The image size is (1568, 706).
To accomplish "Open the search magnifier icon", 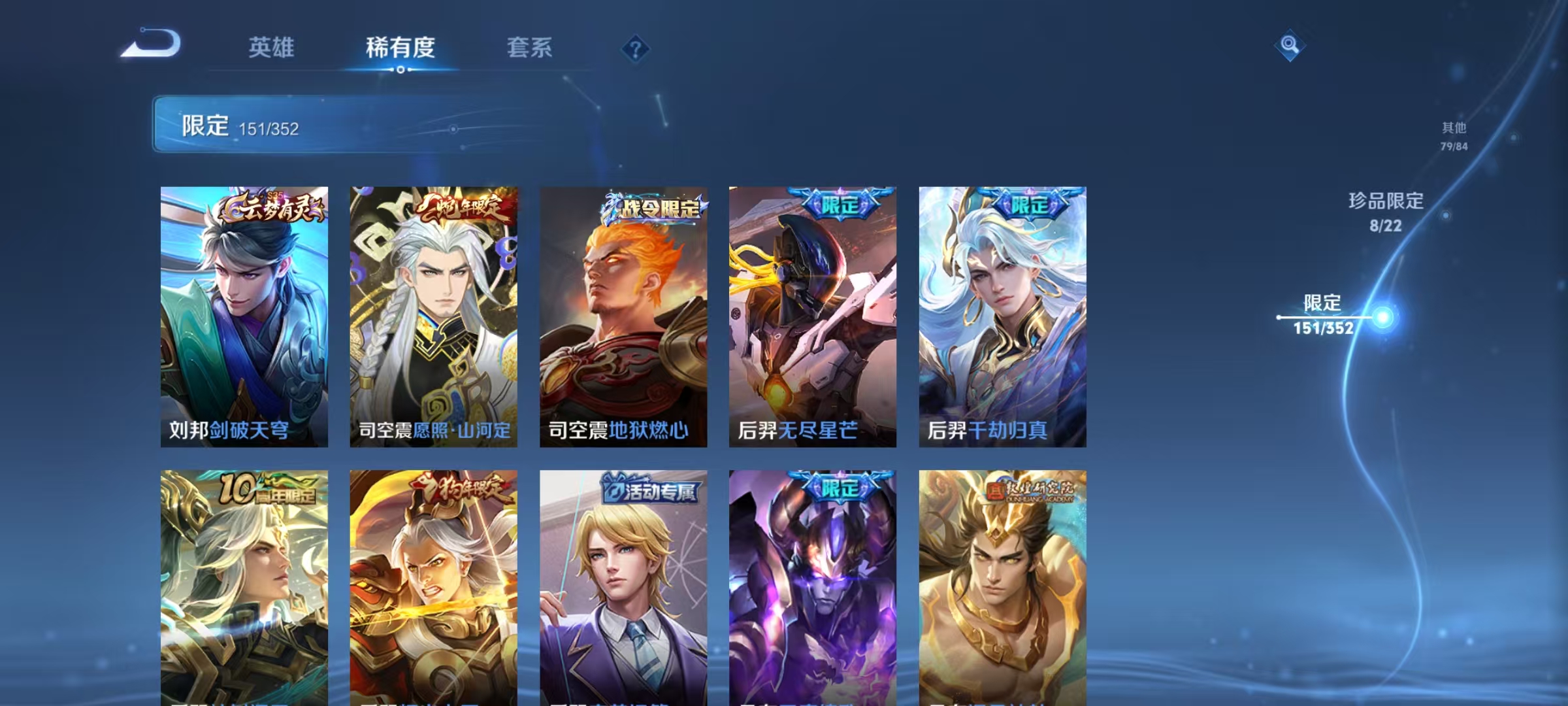I will point(1288,44).
